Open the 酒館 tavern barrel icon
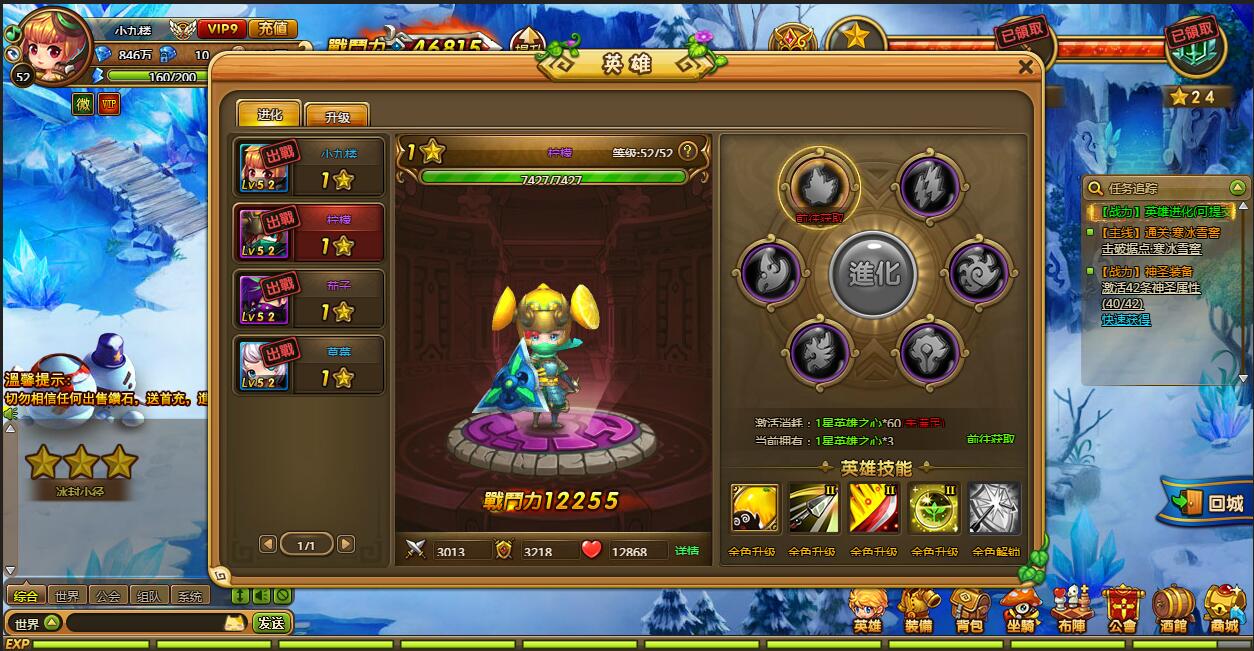This screenshot has height=651, width=1254. tap(1174, 609)
